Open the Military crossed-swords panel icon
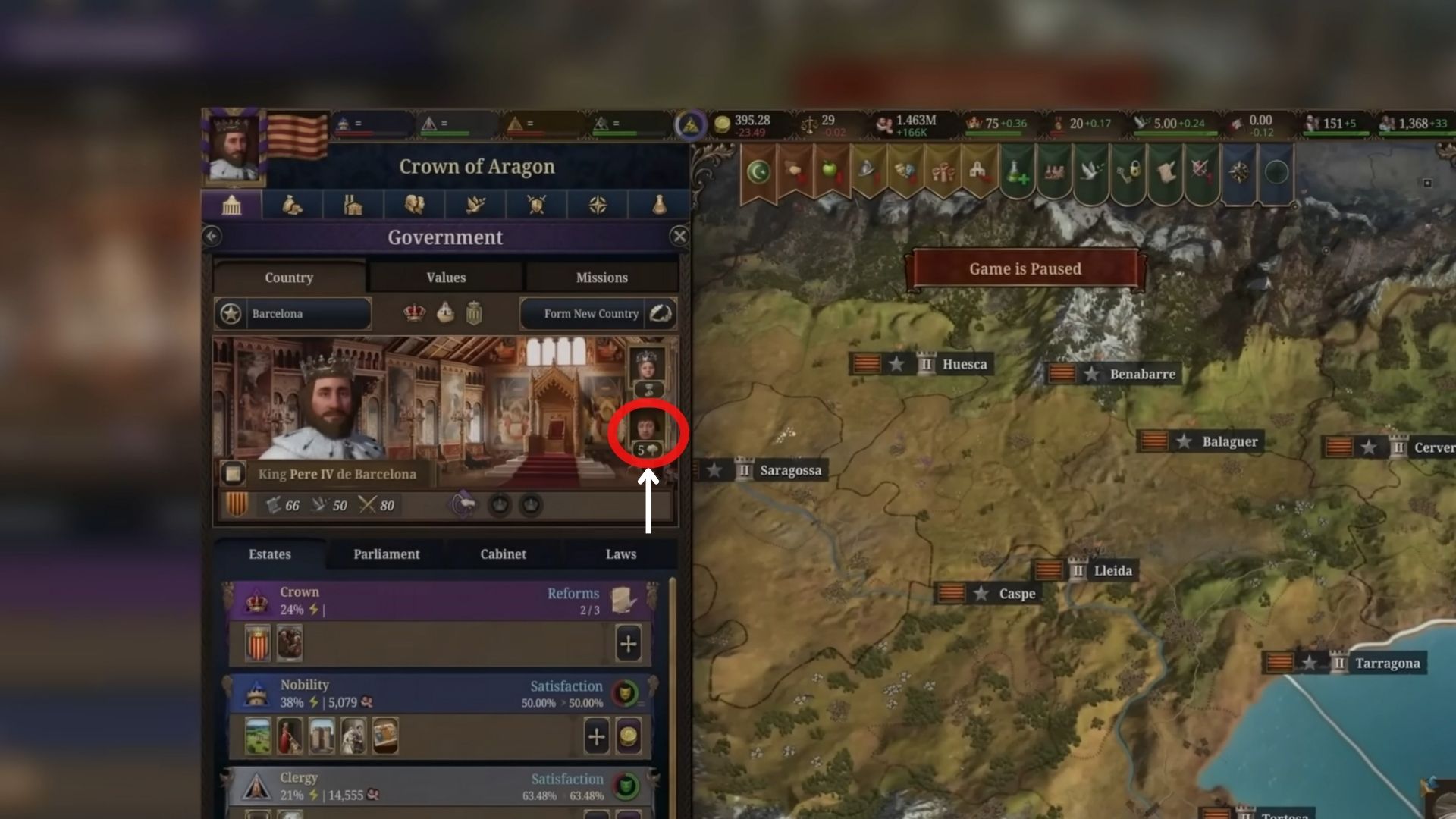 (535, 205)
